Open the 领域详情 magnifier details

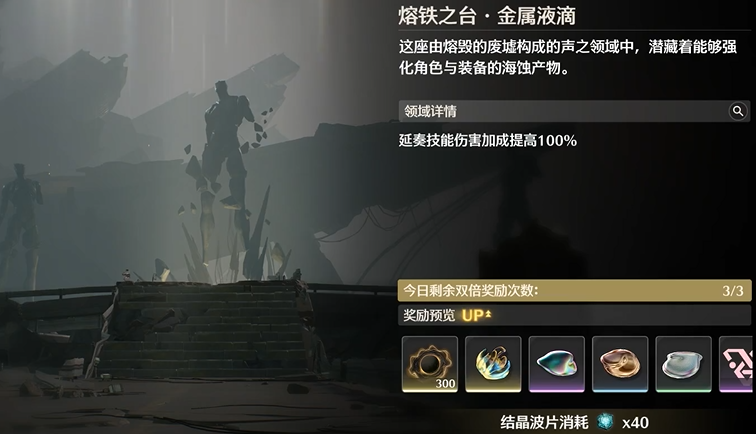point(738,111)
